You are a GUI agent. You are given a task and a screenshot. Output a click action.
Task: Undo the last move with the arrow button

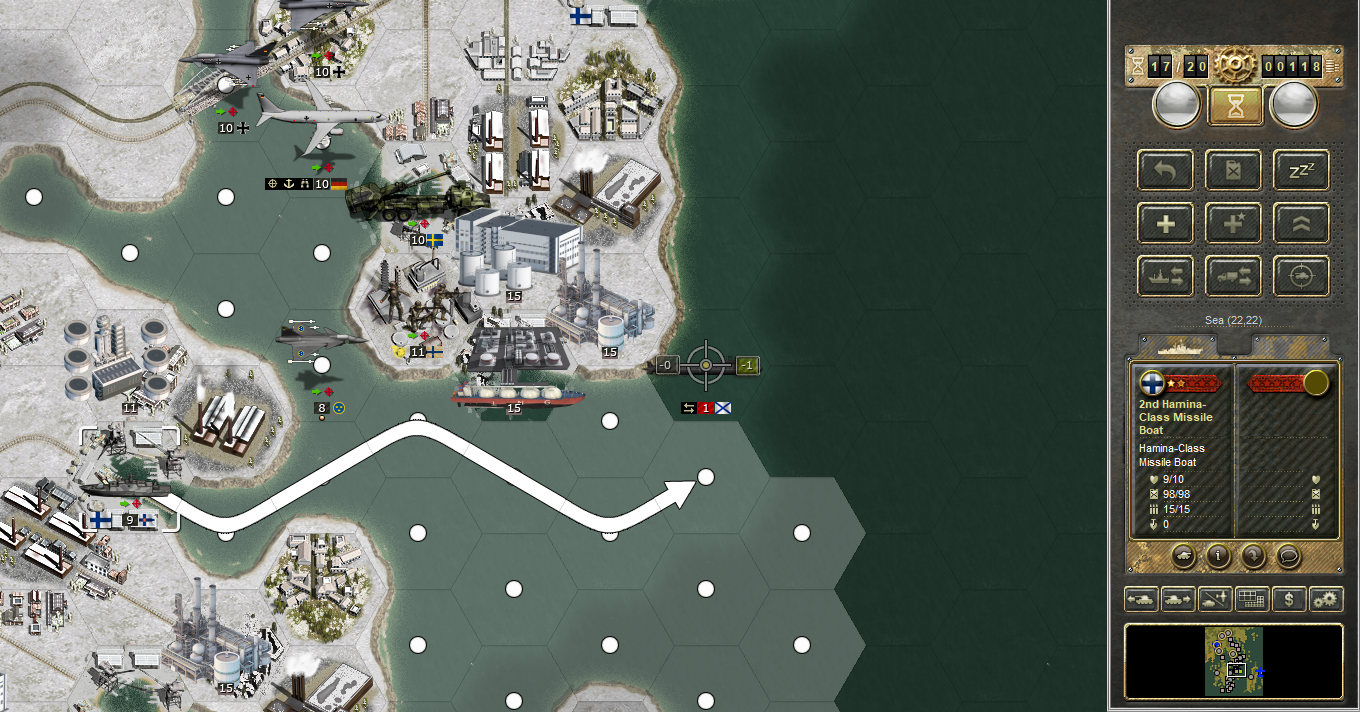click(x=1166, y=170)
